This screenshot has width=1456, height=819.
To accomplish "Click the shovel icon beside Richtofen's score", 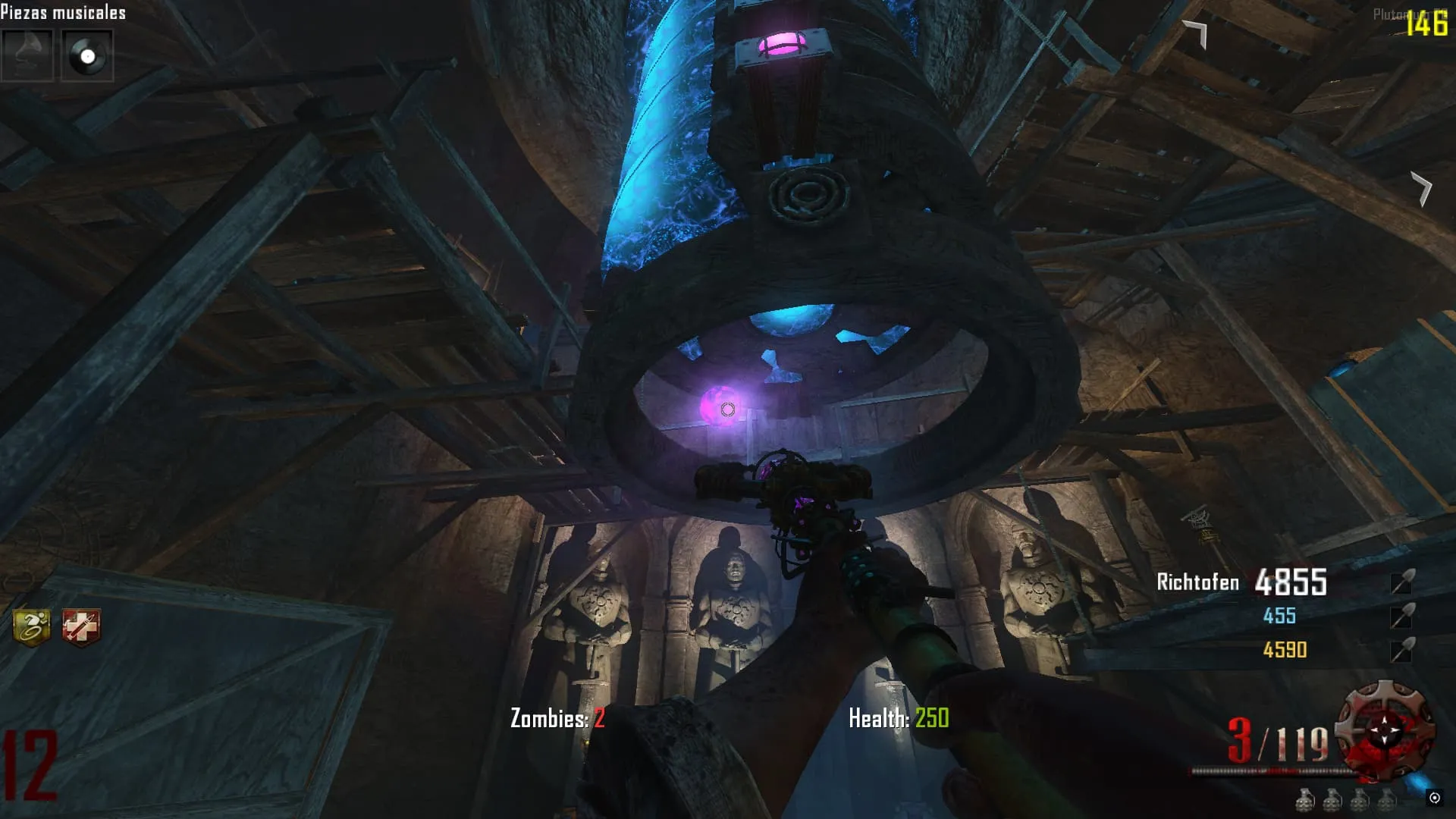I will click(x=1401, y=582).
